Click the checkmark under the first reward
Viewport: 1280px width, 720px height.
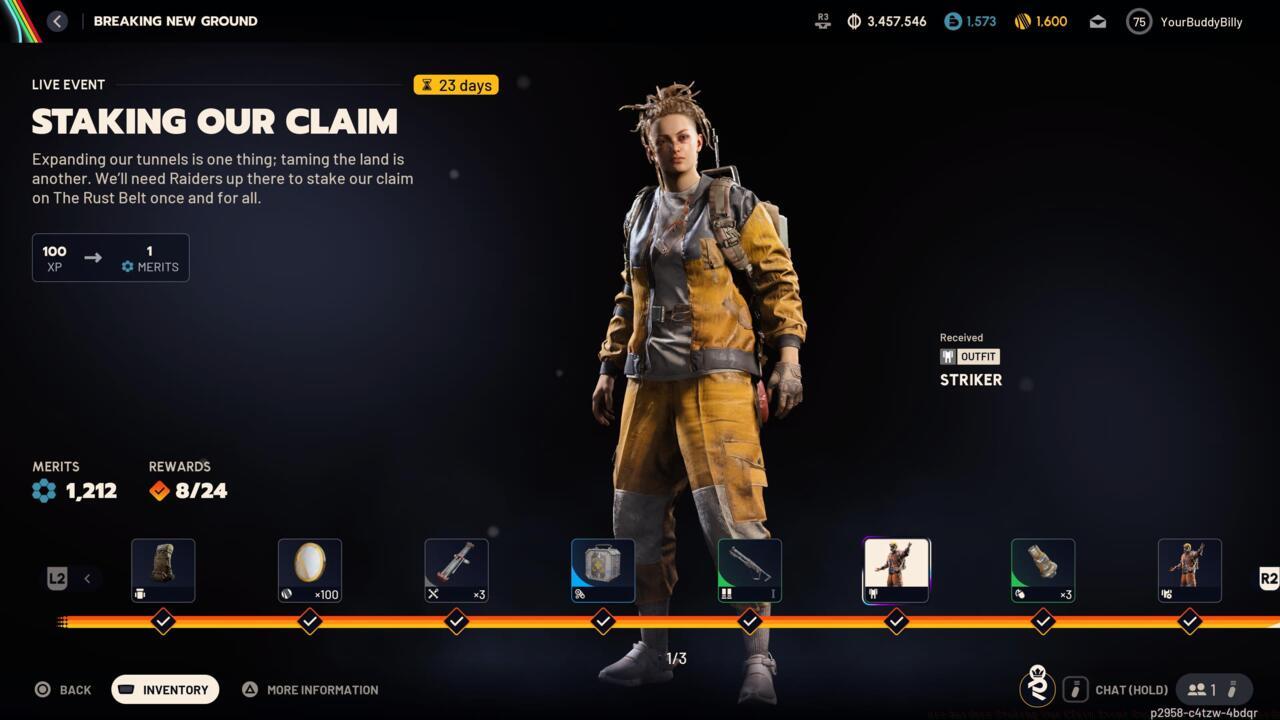[163, 621]
